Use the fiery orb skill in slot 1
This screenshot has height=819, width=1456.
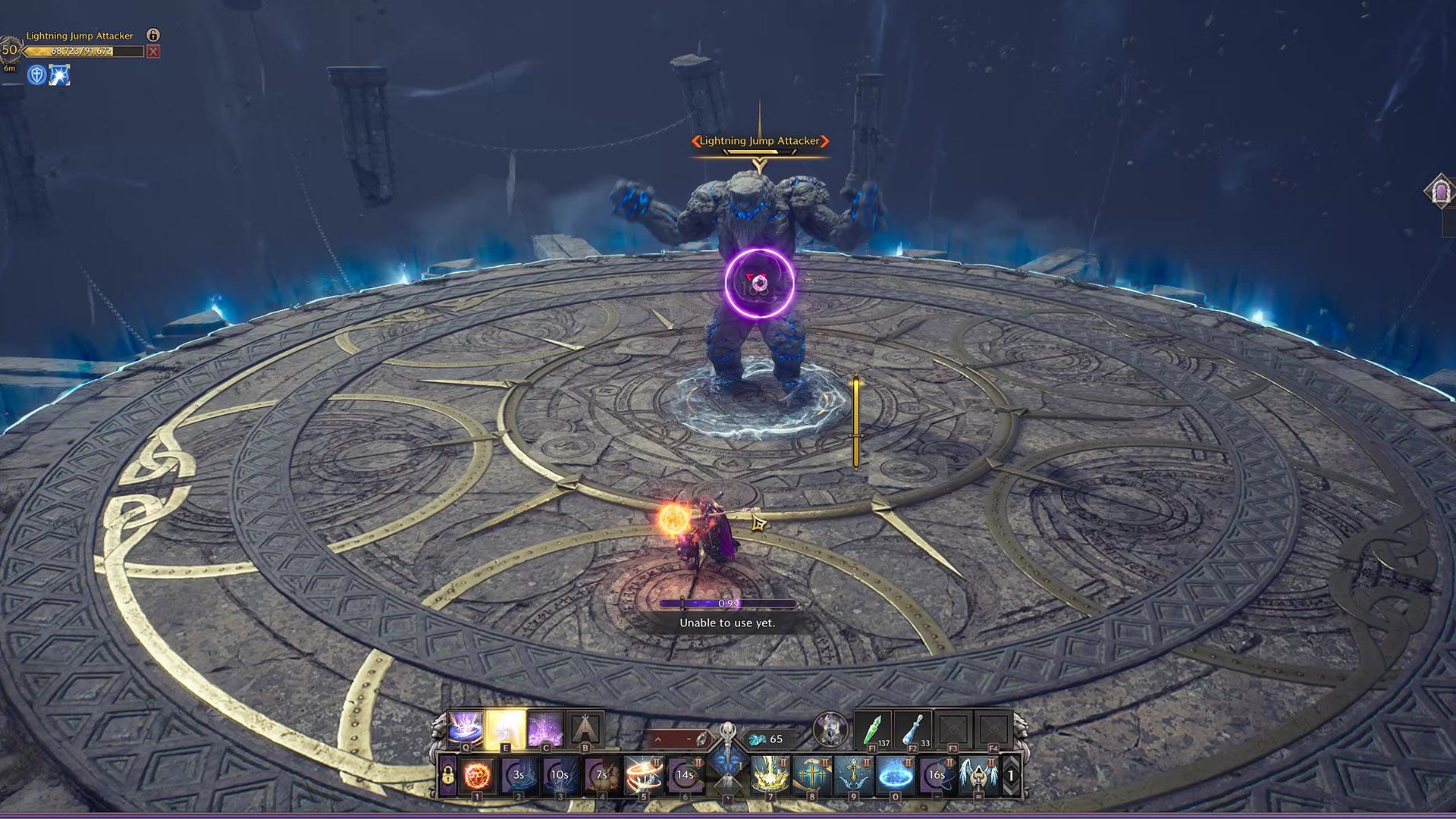475,775
